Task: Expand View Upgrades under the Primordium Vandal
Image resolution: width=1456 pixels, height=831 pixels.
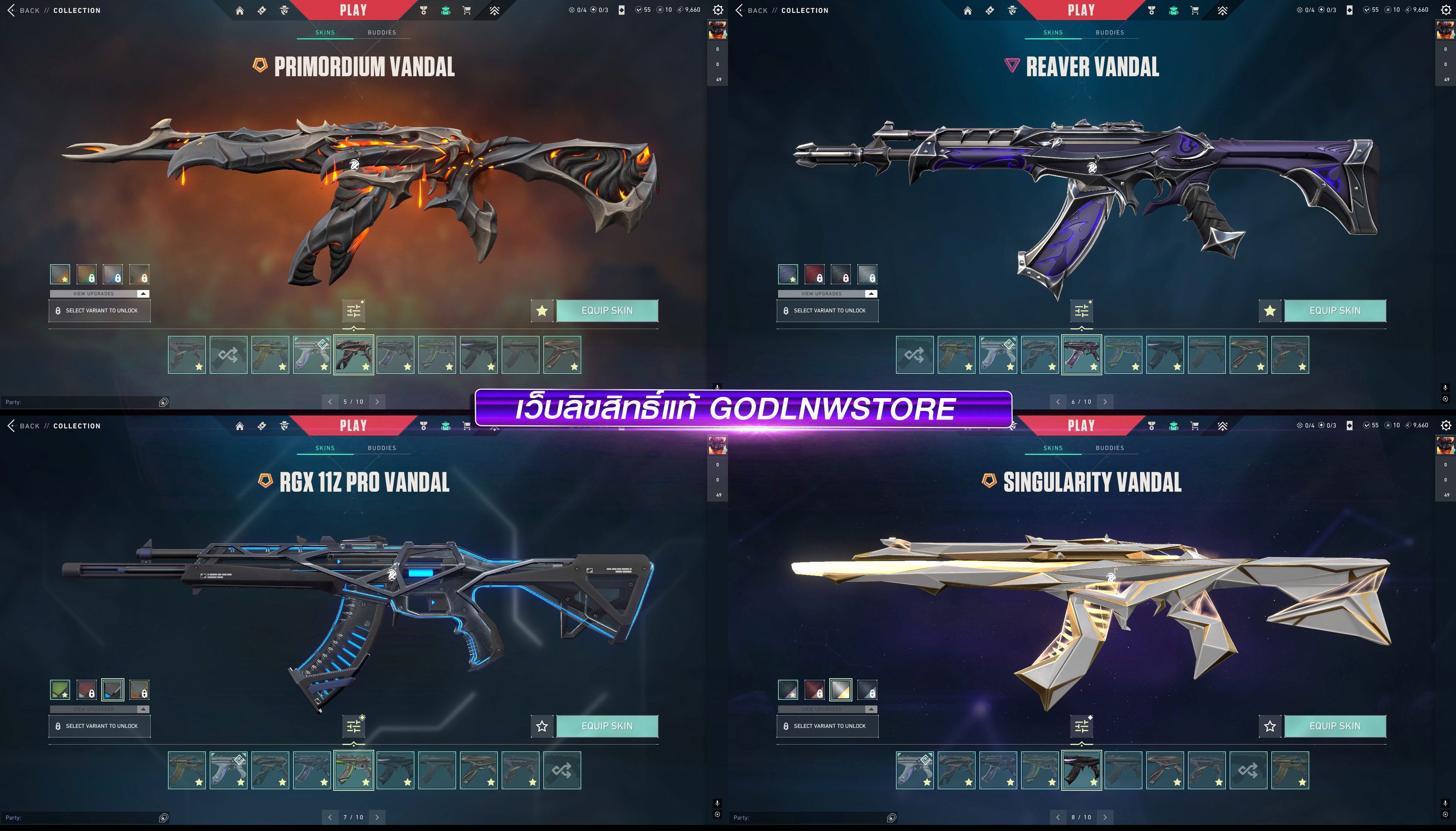Action: pos(100,293)
